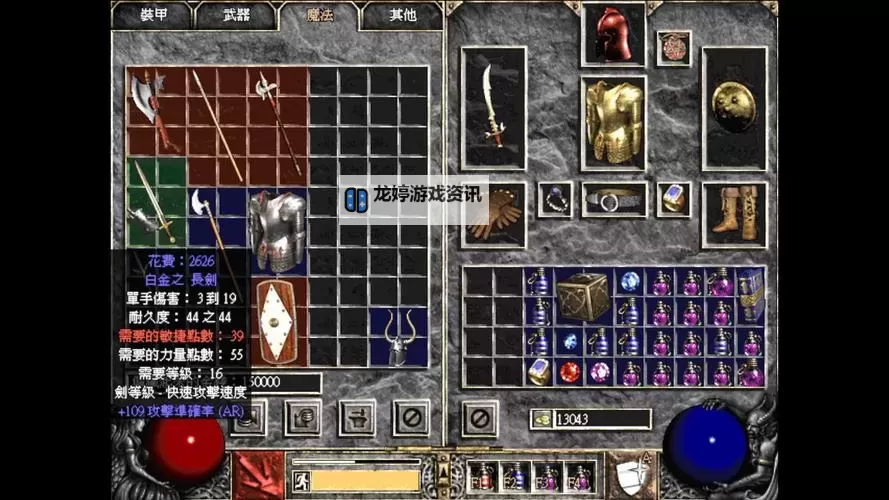889x500 pixels.
Task: Click the equipped belt slot
Action: (x=613, y=199)
